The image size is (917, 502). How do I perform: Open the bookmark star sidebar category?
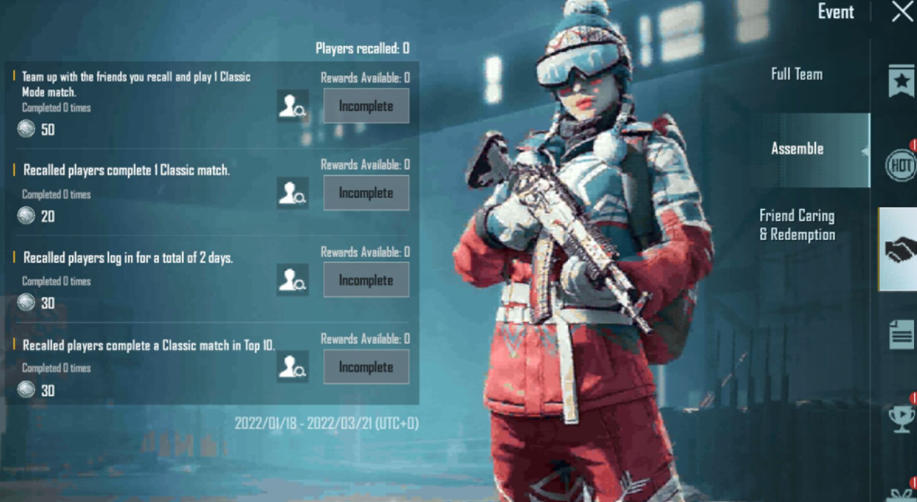(x=901, y=81)
